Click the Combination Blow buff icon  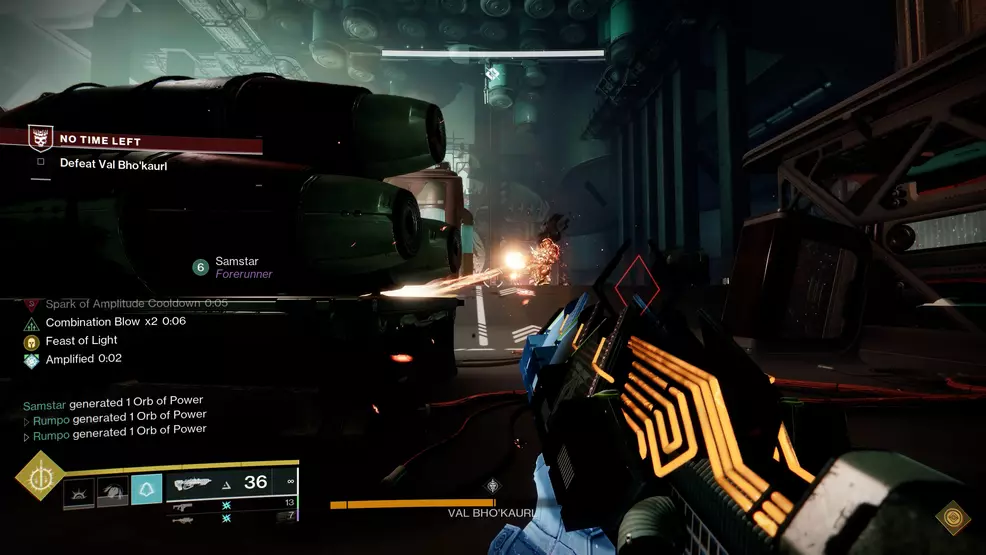(31, 323)
